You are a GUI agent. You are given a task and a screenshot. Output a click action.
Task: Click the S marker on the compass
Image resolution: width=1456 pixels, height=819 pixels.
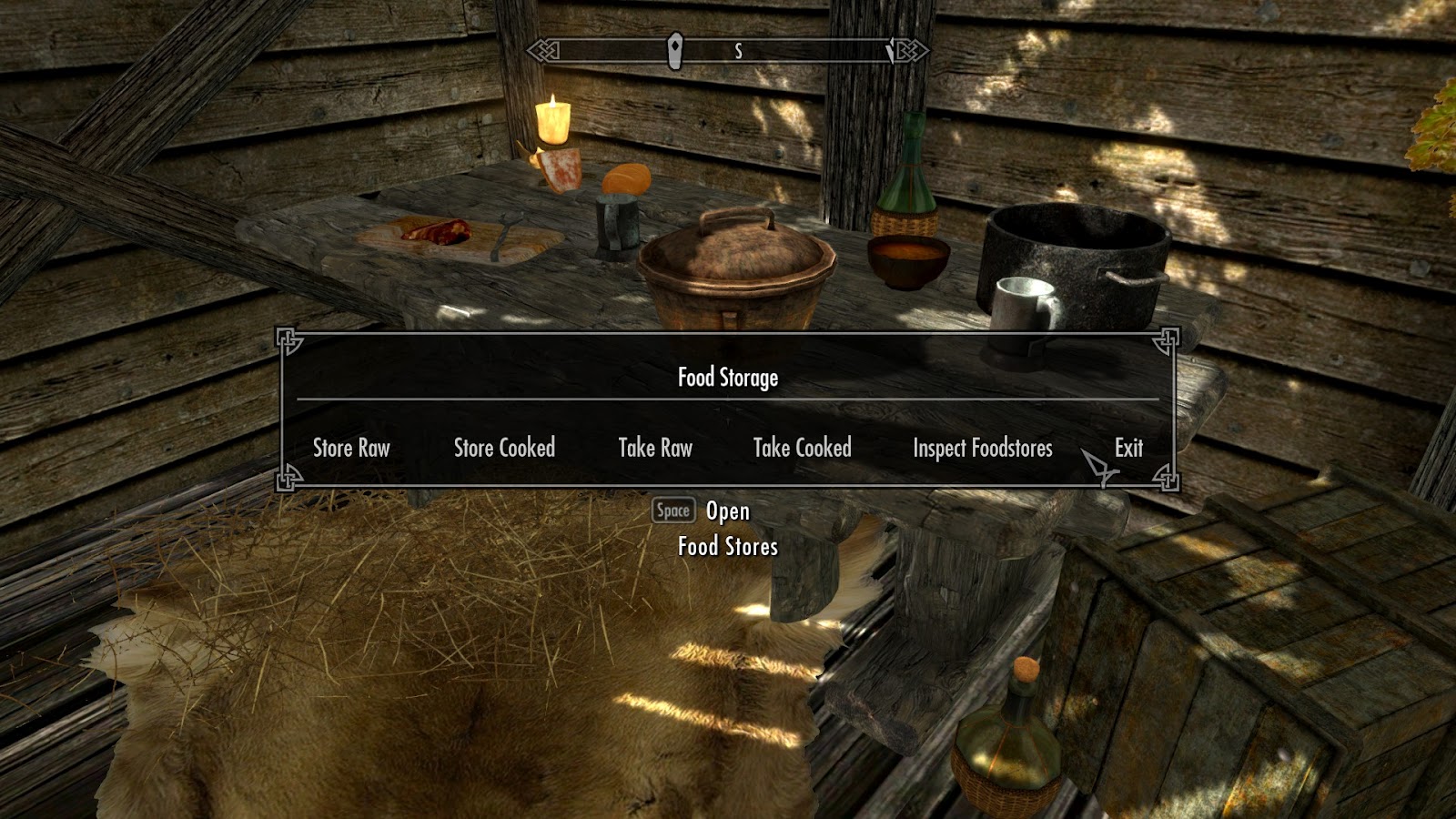(x=739, y=52)
